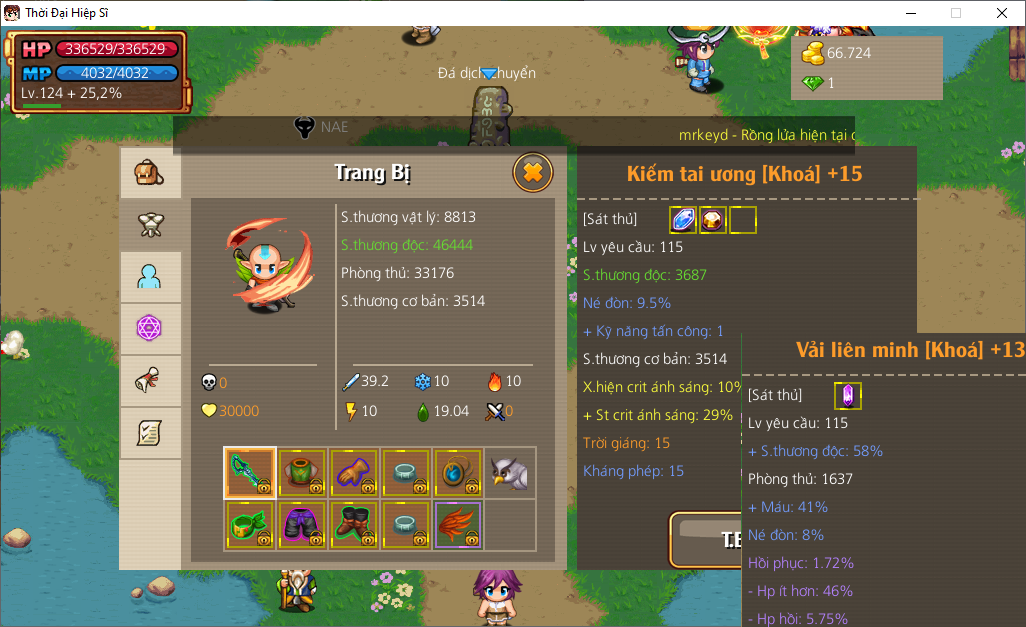Inspect the purple crystal gem socket
The width and height of the screenshot is (1026, 627).
tap(847, 396)
